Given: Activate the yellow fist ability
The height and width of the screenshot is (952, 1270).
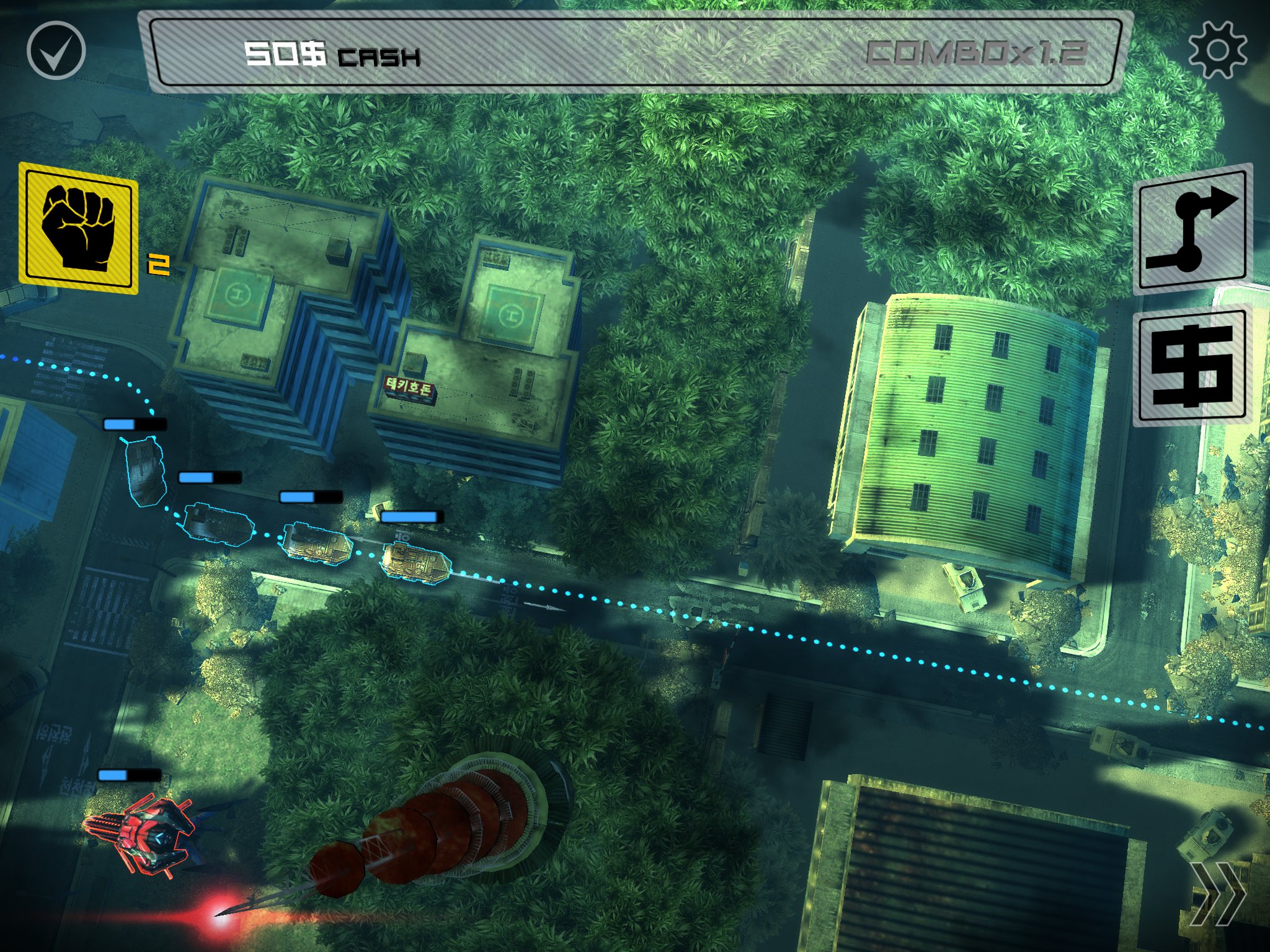Looking at the screenshot, I should pos(78,227).
